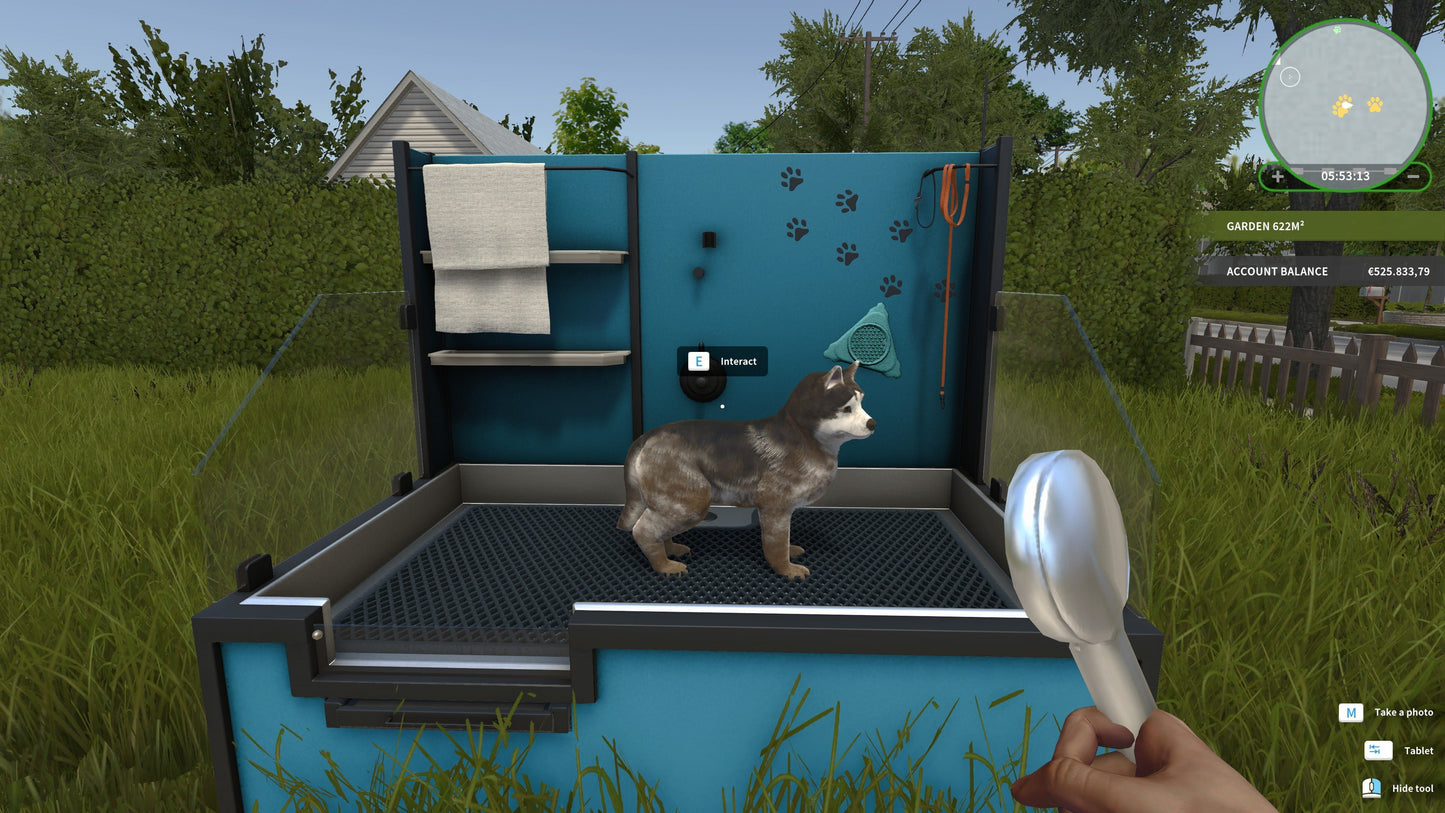Click the Hide tool mouse icon
The image size is (1445, 813).
[1374, 788]
